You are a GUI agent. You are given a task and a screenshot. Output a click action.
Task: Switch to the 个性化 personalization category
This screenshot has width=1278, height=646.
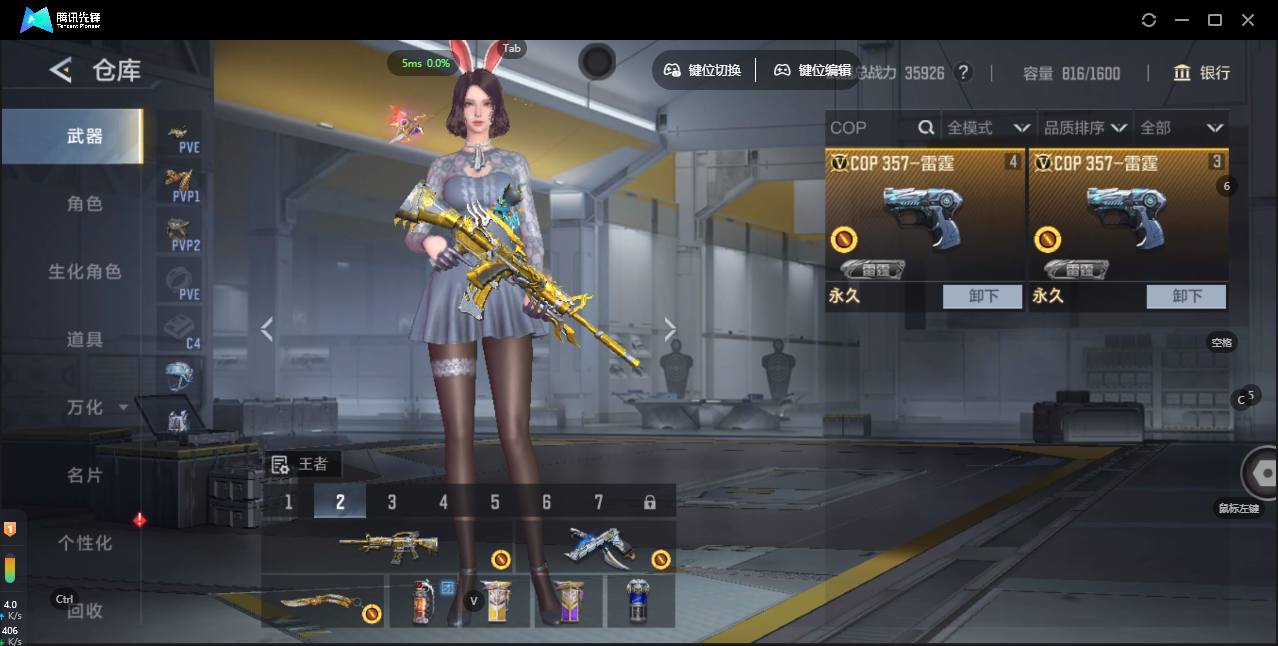coord(84,543)
